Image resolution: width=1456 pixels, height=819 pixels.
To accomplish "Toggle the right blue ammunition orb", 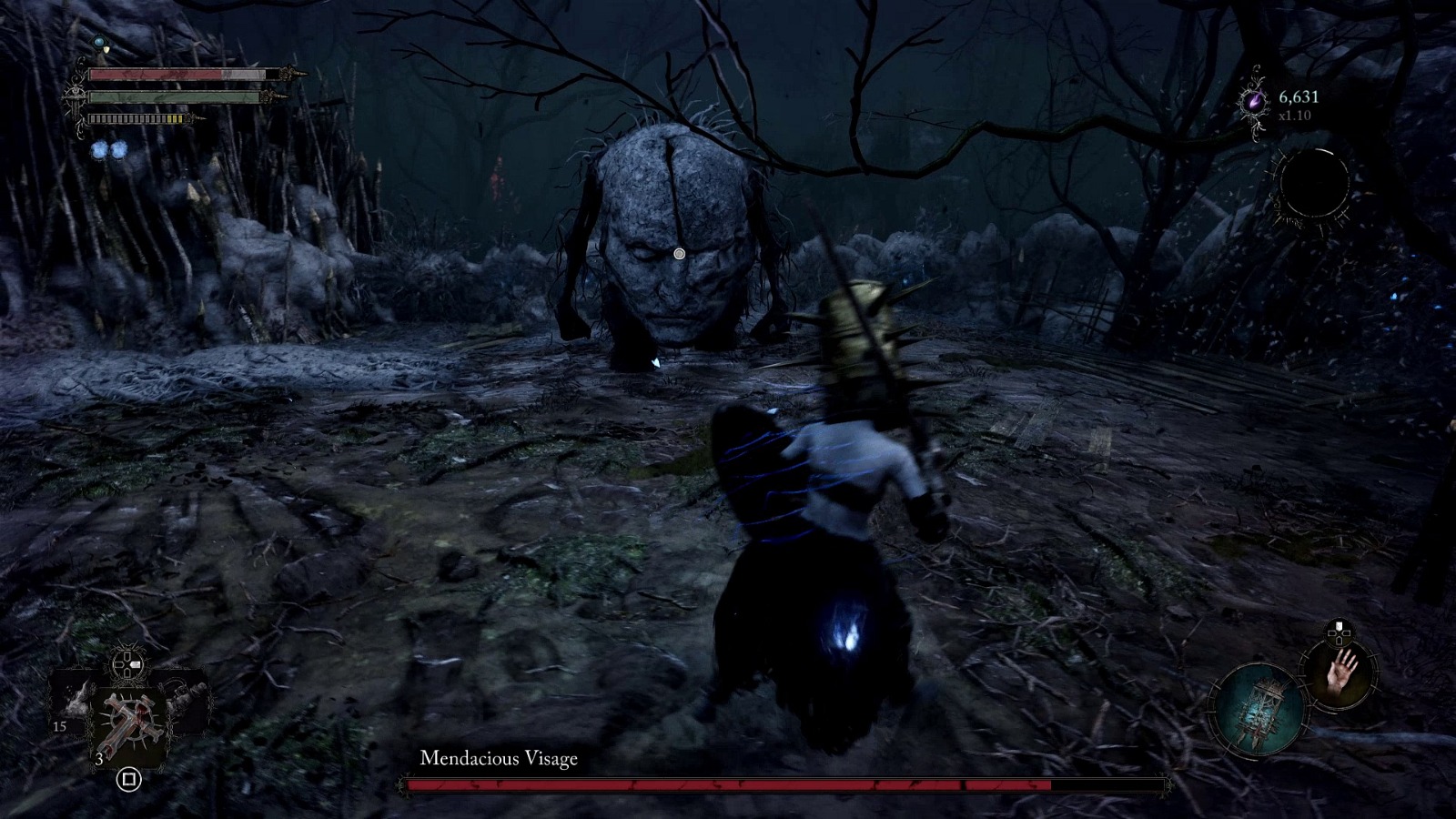I will click(x=119, y=150).
